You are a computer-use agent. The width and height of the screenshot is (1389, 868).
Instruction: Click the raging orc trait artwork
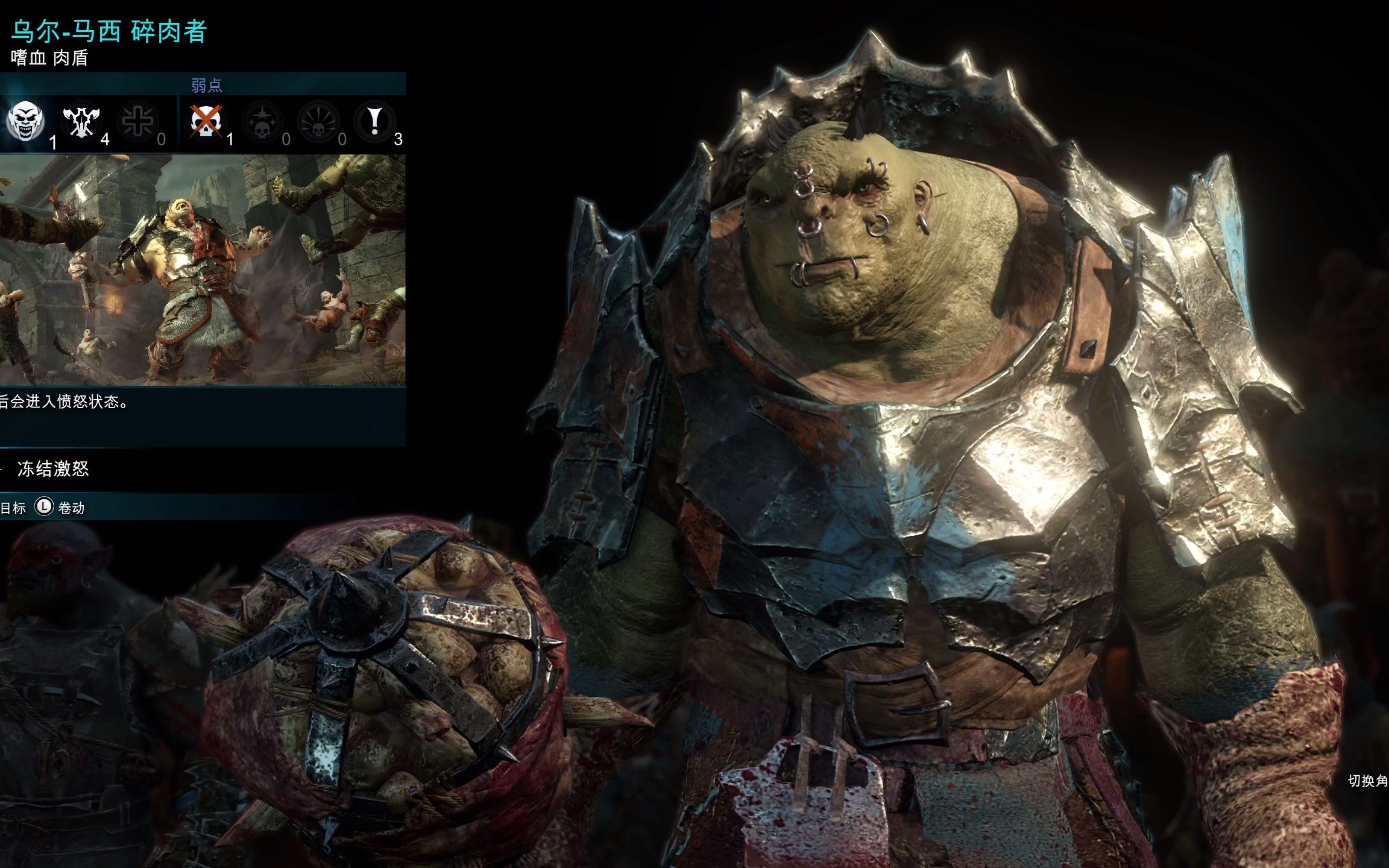pyautogui.click(x=202, y=269)
